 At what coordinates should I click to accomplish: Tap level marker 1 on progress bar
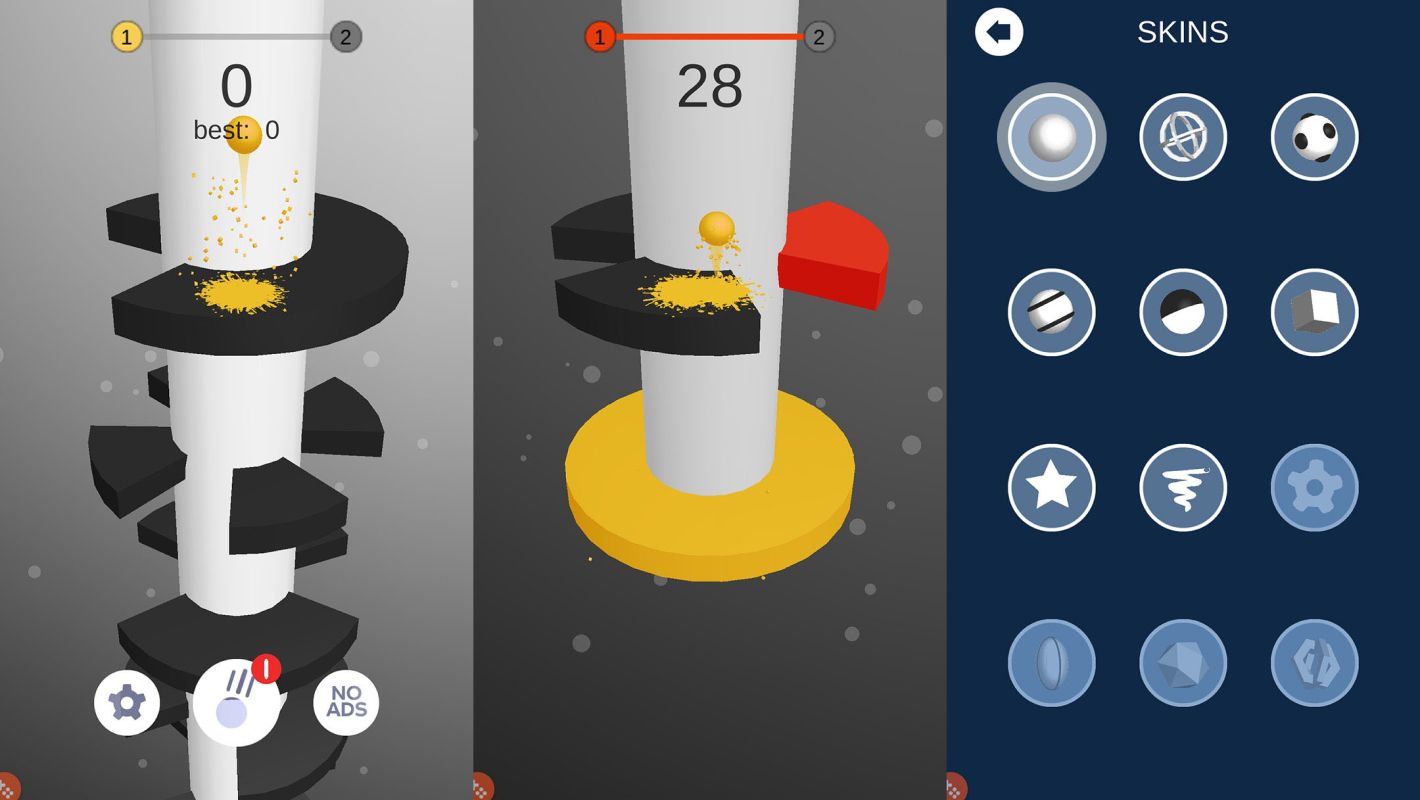coord(125,37)
